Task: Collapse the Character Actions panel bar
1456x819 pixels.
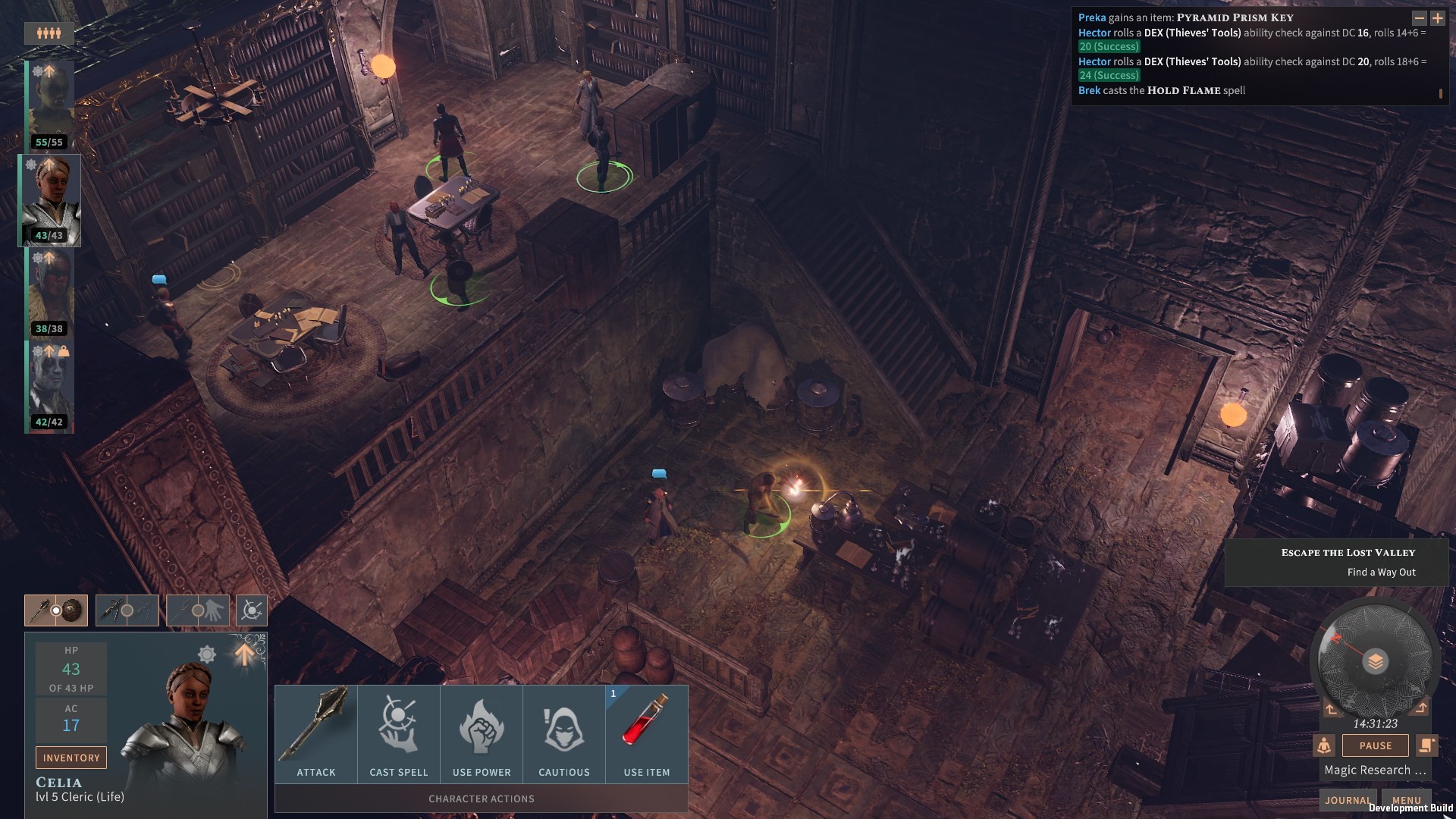Action: pos(481,799)
